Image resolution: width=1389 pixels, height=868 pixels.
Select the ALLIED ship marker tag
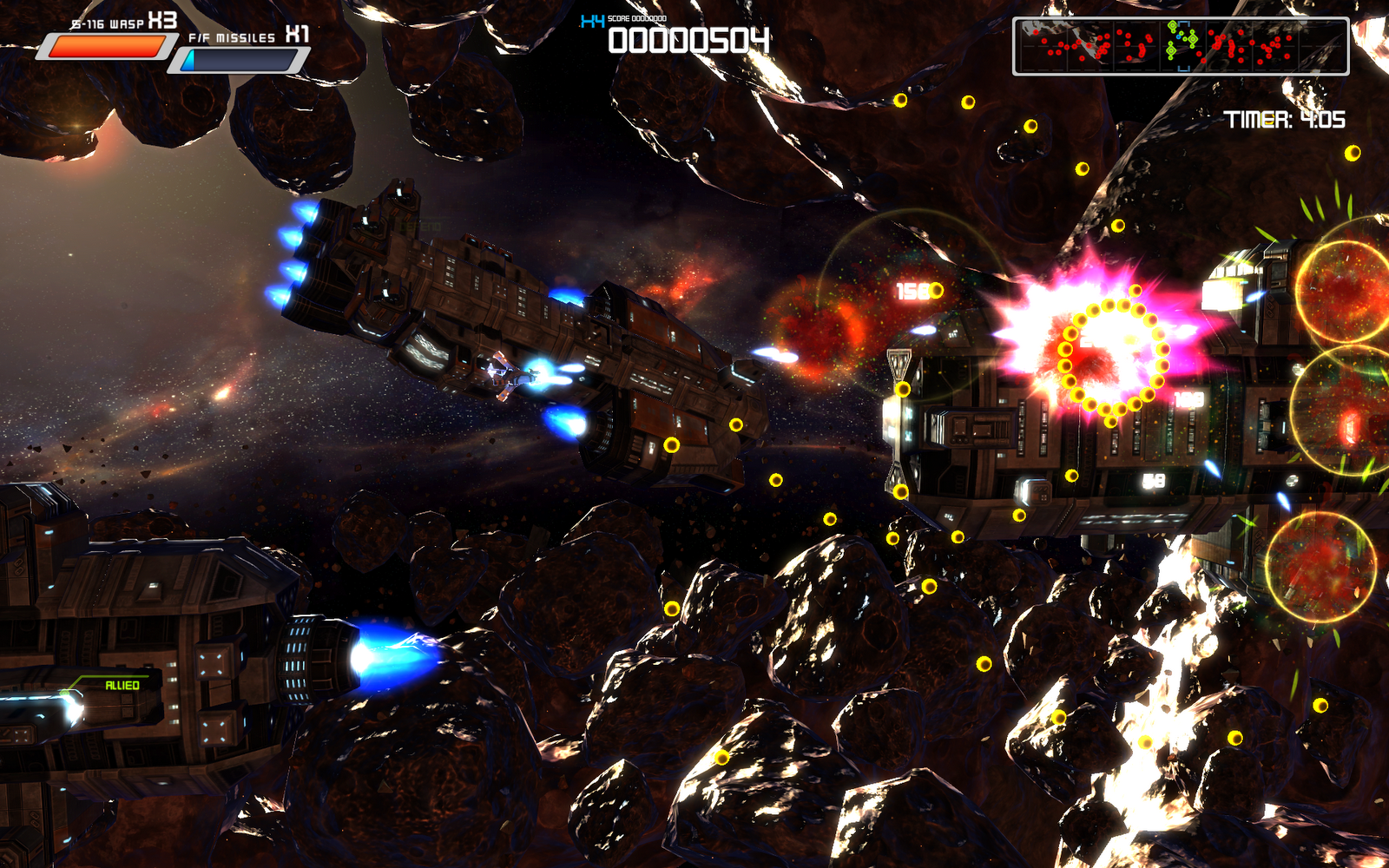coord(122,686)
